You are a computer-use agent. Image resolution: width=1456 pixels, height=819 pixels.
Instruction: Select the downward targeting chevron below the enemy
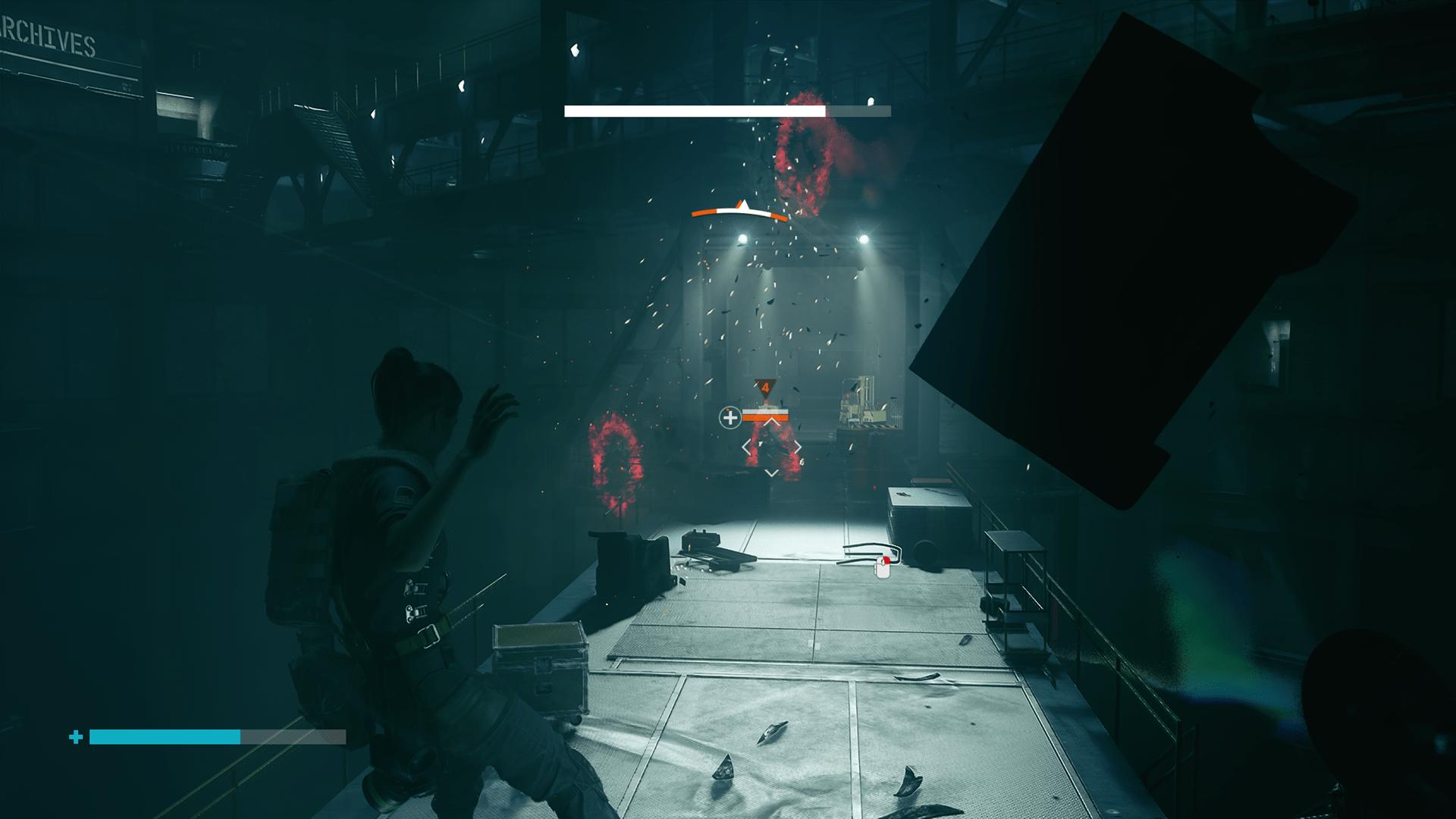[771, 472]
